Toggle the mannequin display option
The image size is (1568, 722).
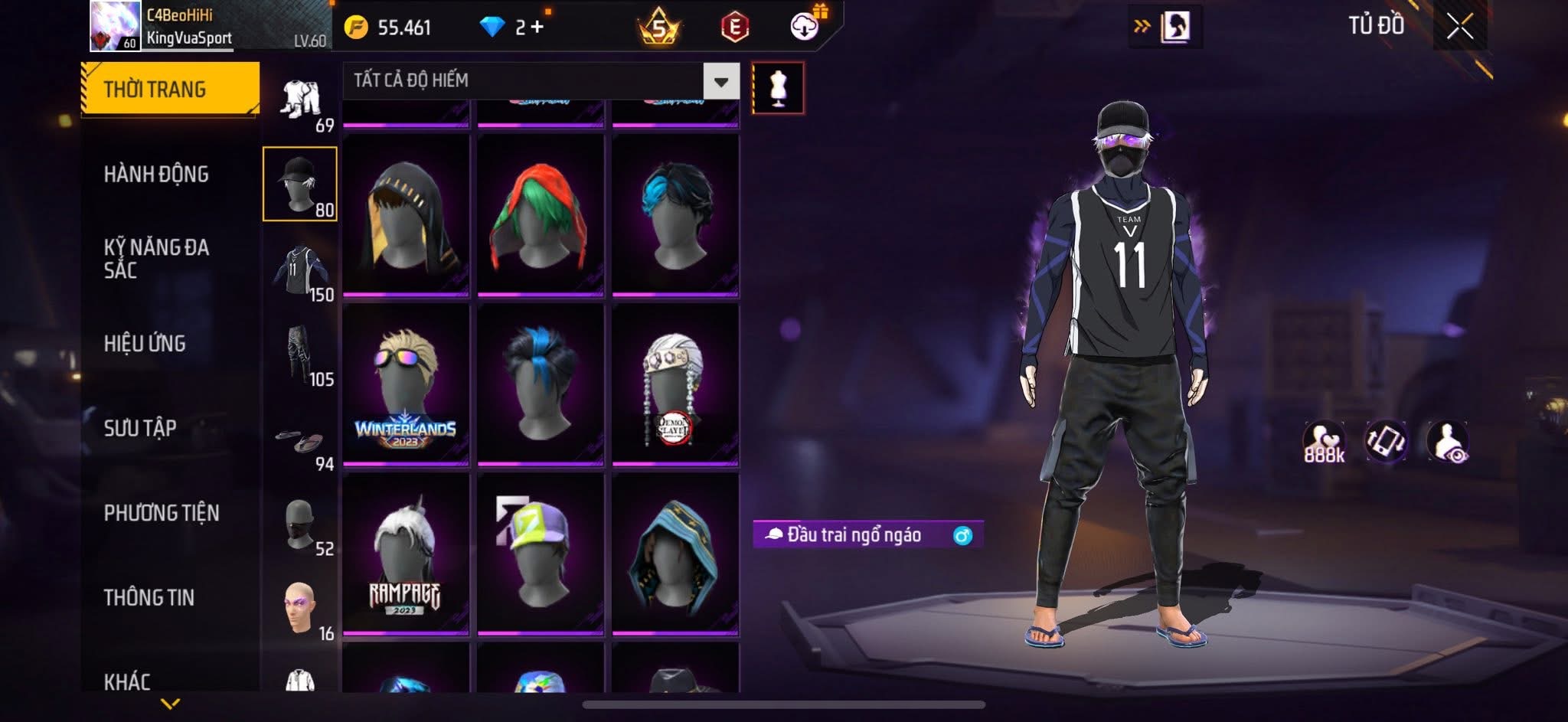click(779, 87)
